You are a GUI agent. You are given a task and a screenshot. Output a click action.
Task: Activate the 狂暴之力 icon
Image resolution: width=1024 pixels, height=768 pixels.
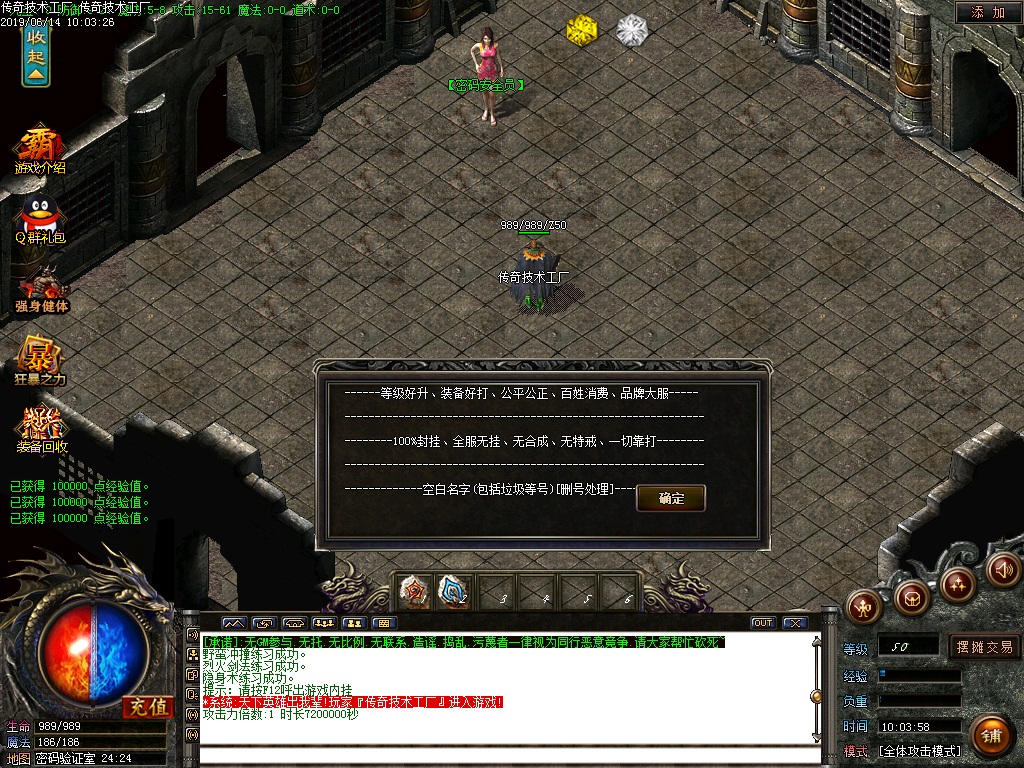pyautogui.click(x=39, y=362)
